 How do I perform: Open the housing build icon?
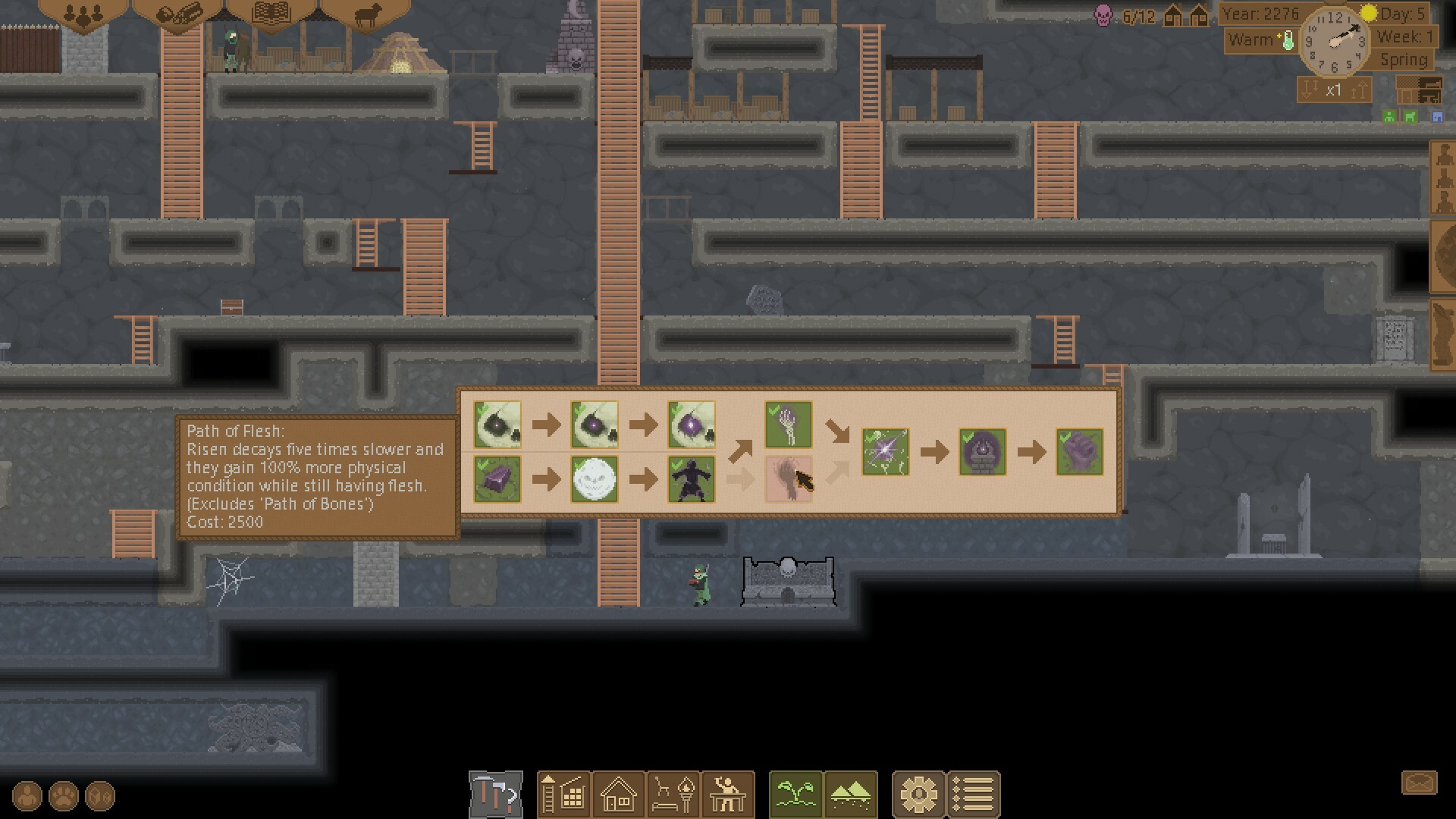(x=619, y=794)
